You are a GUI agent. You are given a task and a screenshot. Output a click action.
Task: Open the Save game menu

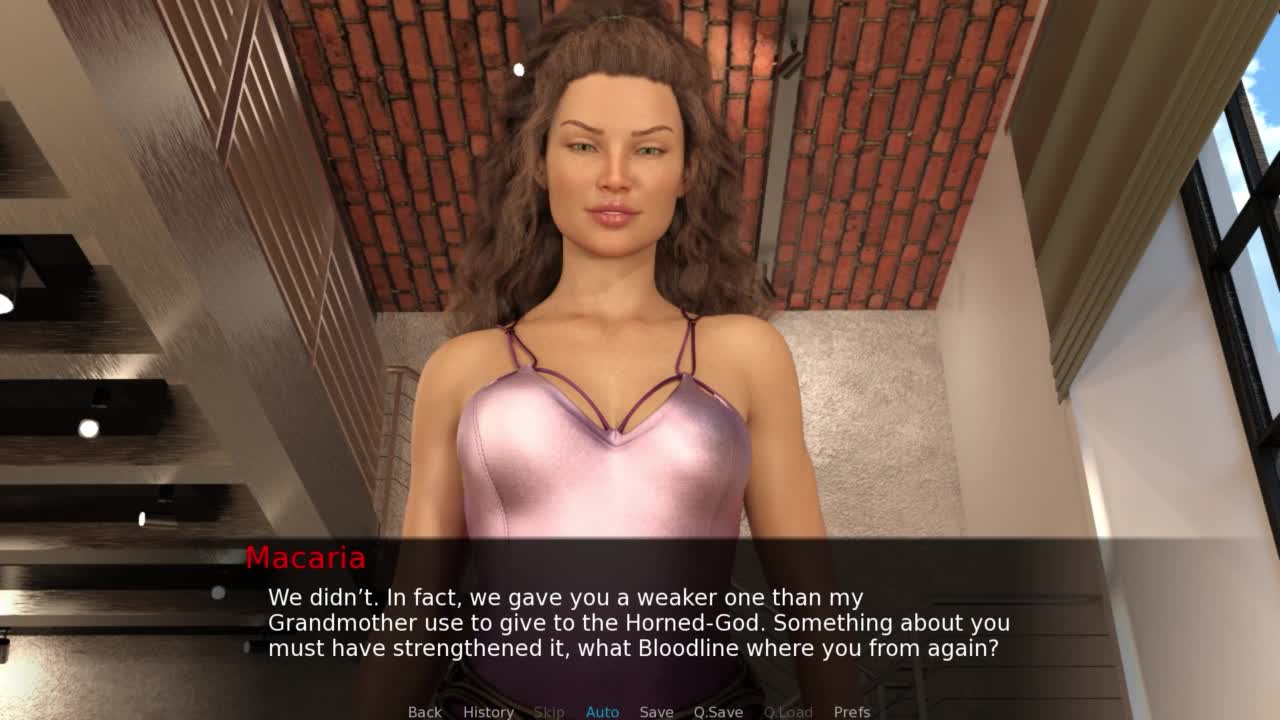[x=656, y=712]
